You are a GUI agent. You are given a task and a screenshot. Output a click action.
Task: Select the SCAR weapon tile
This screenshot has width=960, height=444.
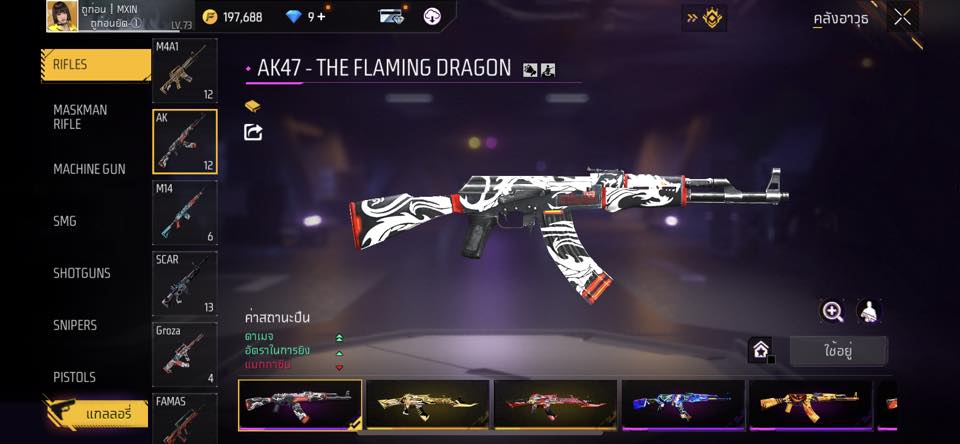pos(184,283)
